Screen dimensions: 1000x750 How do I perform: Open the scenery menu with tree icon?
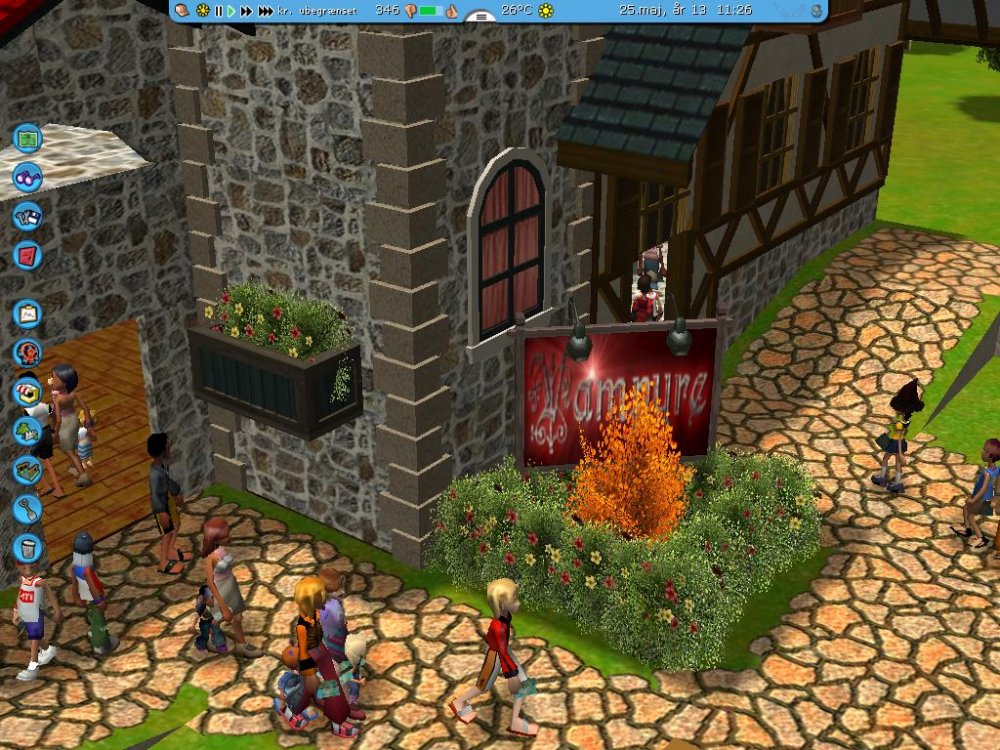pyautogui.click(x=27, y=431)
